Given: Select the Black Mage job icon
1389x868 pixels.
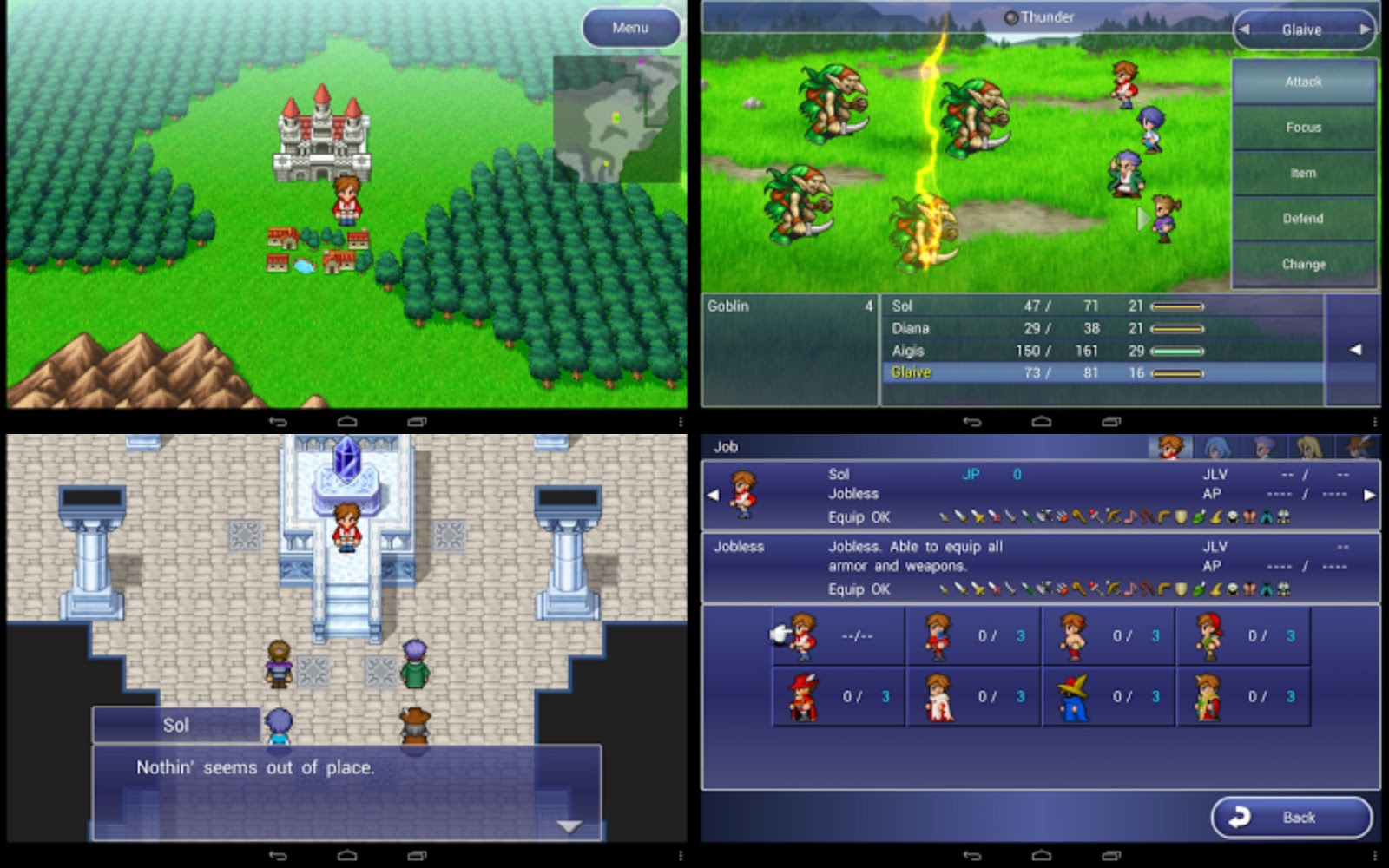Looking at the screenshot, I should click(x=1071, y=694).
